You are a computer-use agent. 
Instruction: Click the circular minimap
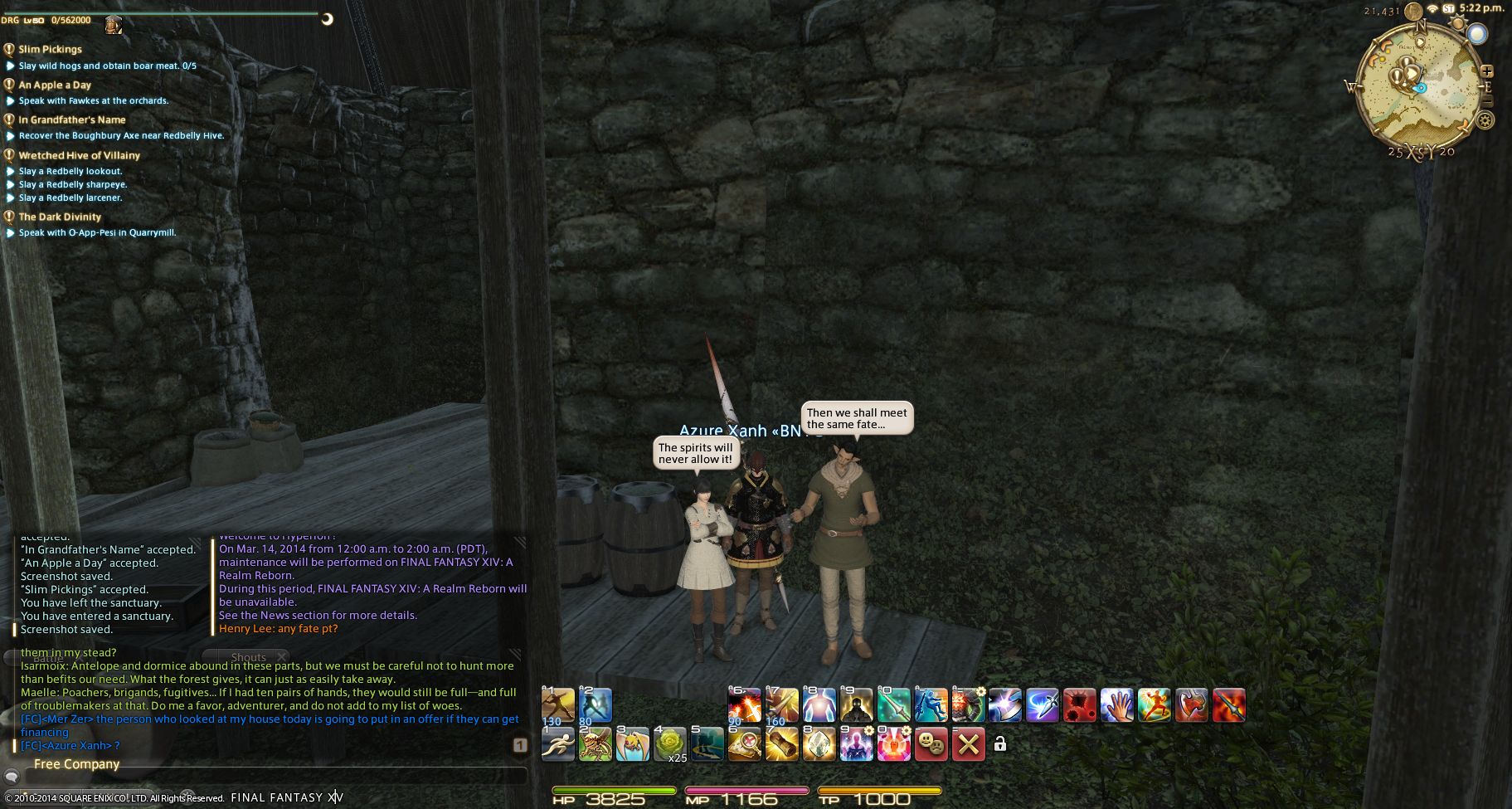[1418, 87]
